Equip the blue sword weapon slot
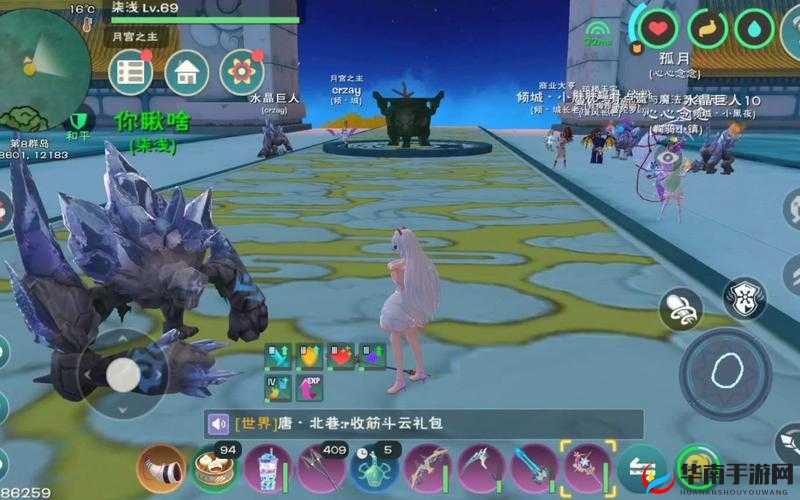 (x=534, y=468)
